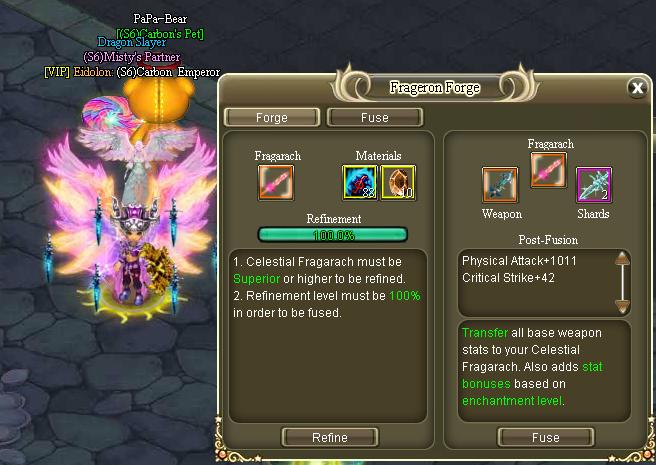Confirm fusion with the bottom Fuse button
Image resolution: width=656 pixels, height=465 pixels.
pos(545,437)
